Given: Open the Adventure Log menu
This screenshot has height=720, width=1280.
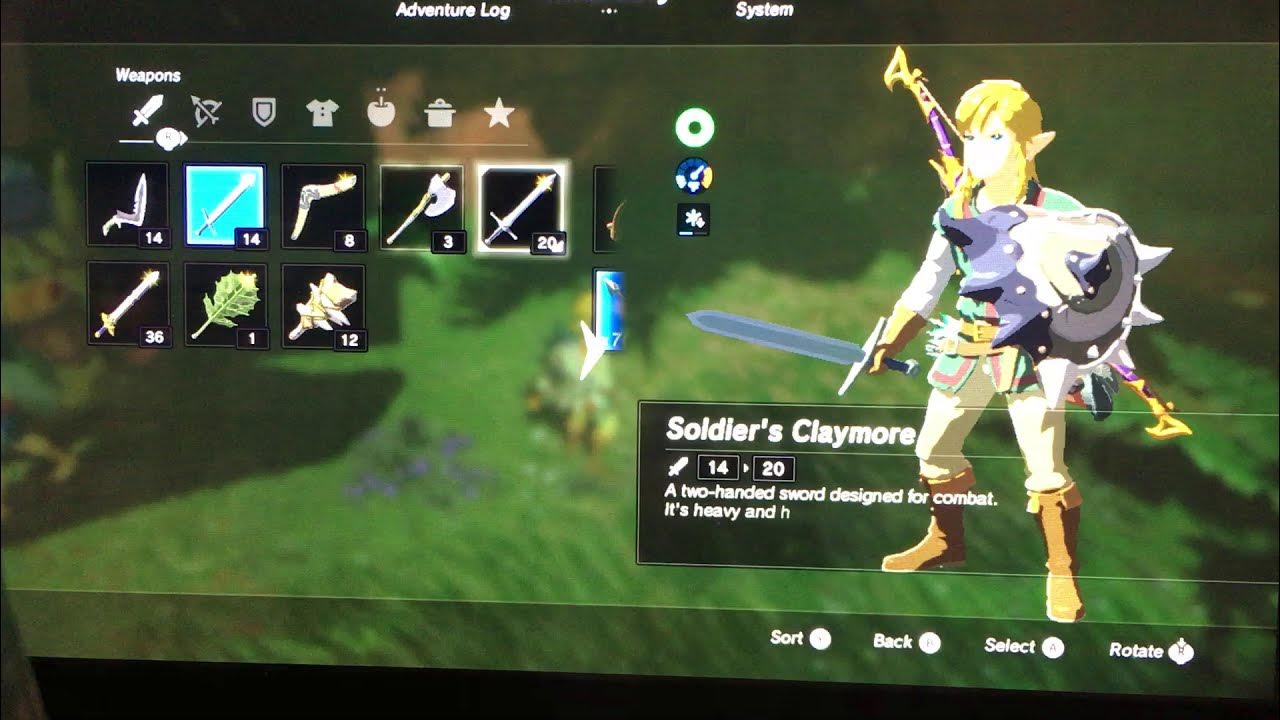Looking at the screenshot, I should click(x=452, y=11).
